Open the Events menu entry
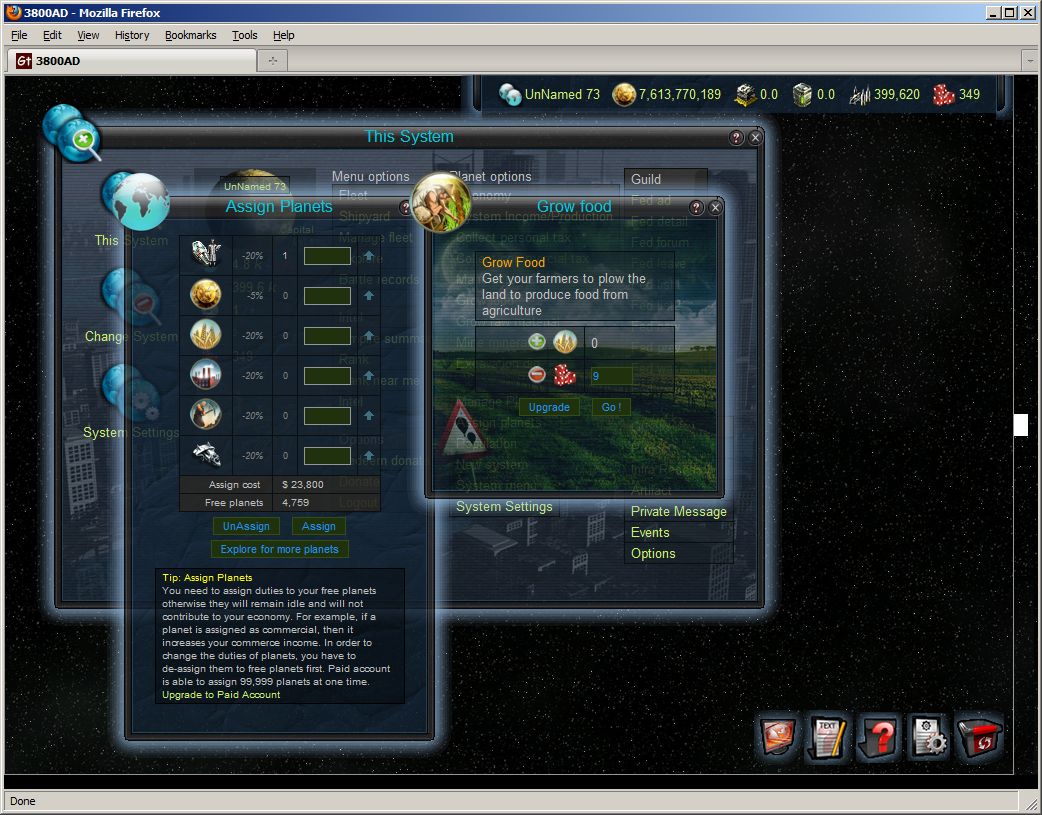1042x815 pixels. pyautogui.click(x=650, y=532)
